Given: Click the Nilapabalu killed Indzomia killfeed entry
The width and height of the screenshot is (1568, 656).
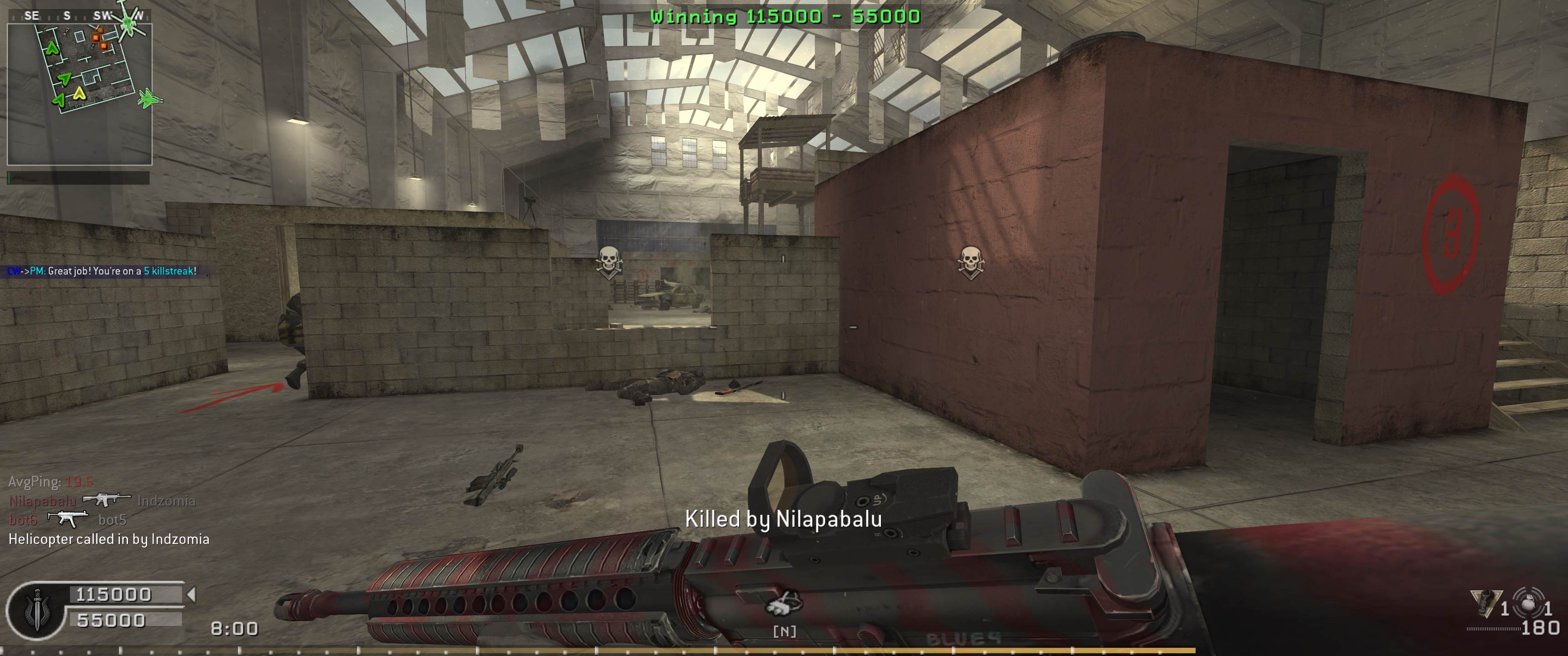Looking at the screenshot, I should coord(102,501).
